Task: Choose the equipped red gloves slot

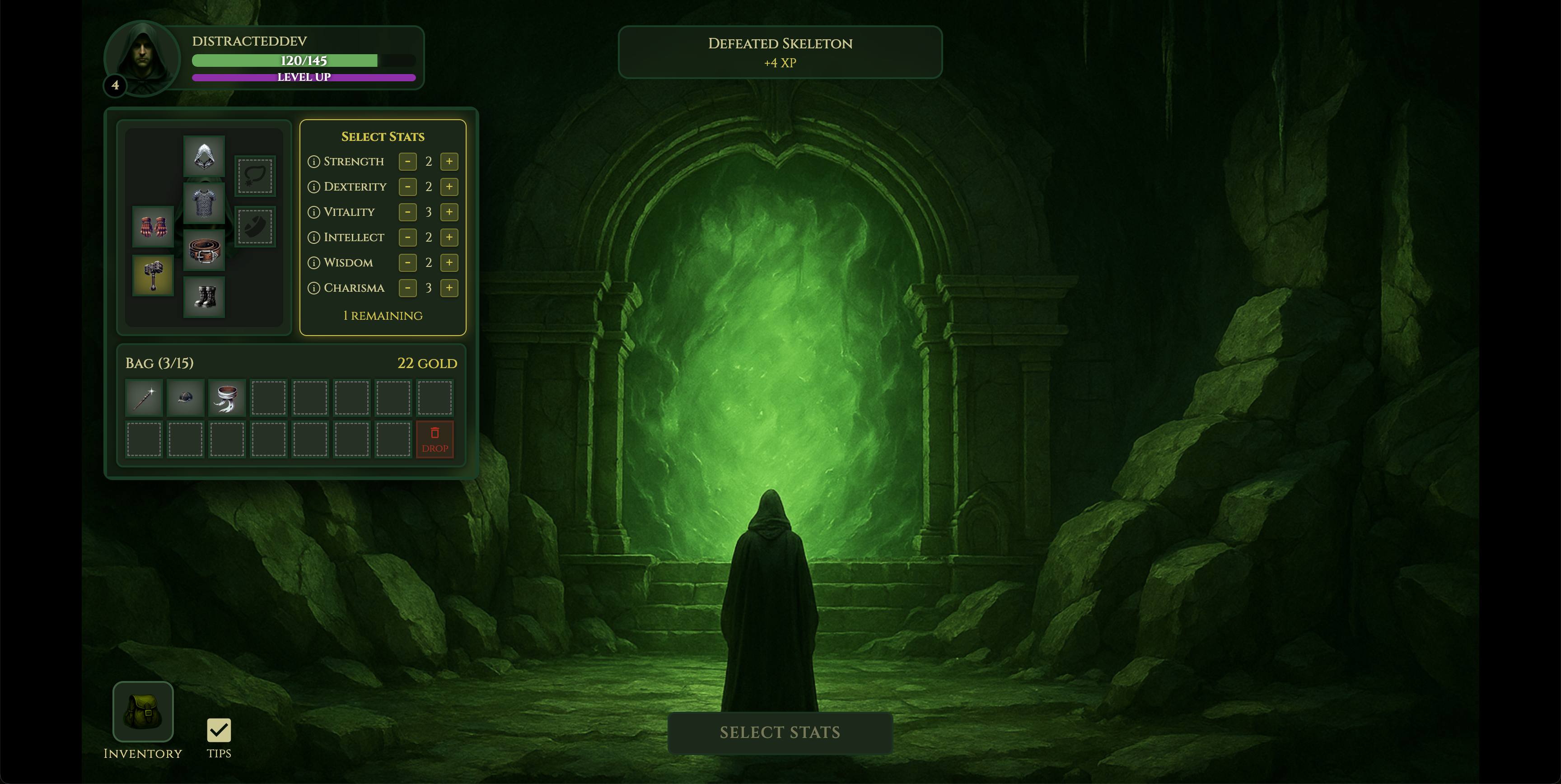Action: [153, 227]
